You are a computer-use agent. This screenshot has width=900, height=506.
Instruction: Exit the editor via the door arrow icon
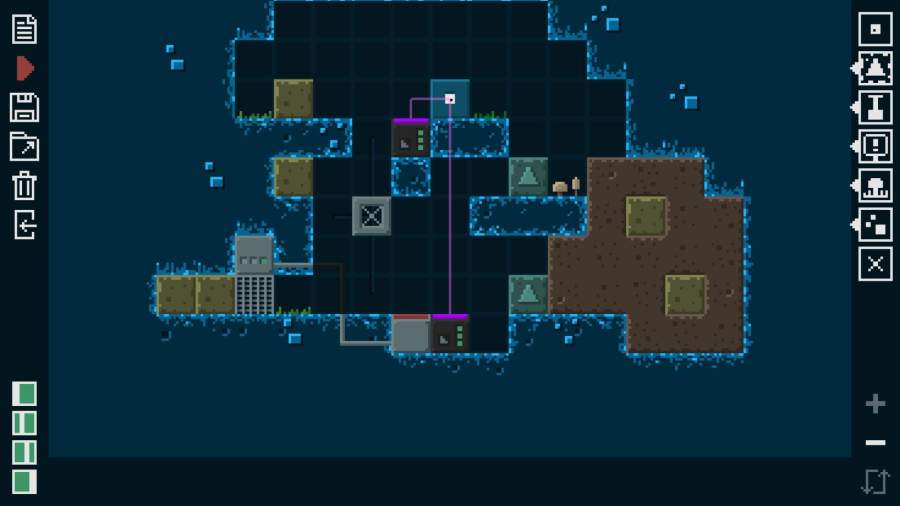[24, 224]
